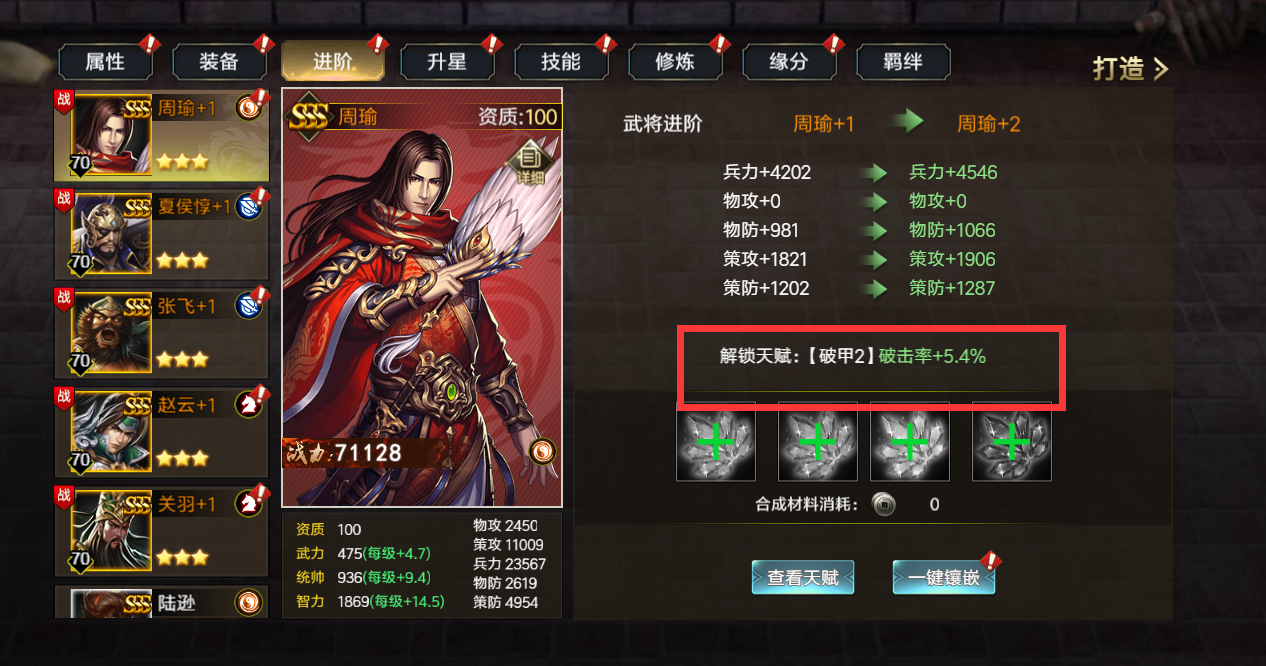Go to the 升星 tab
1266x666 pixels.
click(447, 62)
